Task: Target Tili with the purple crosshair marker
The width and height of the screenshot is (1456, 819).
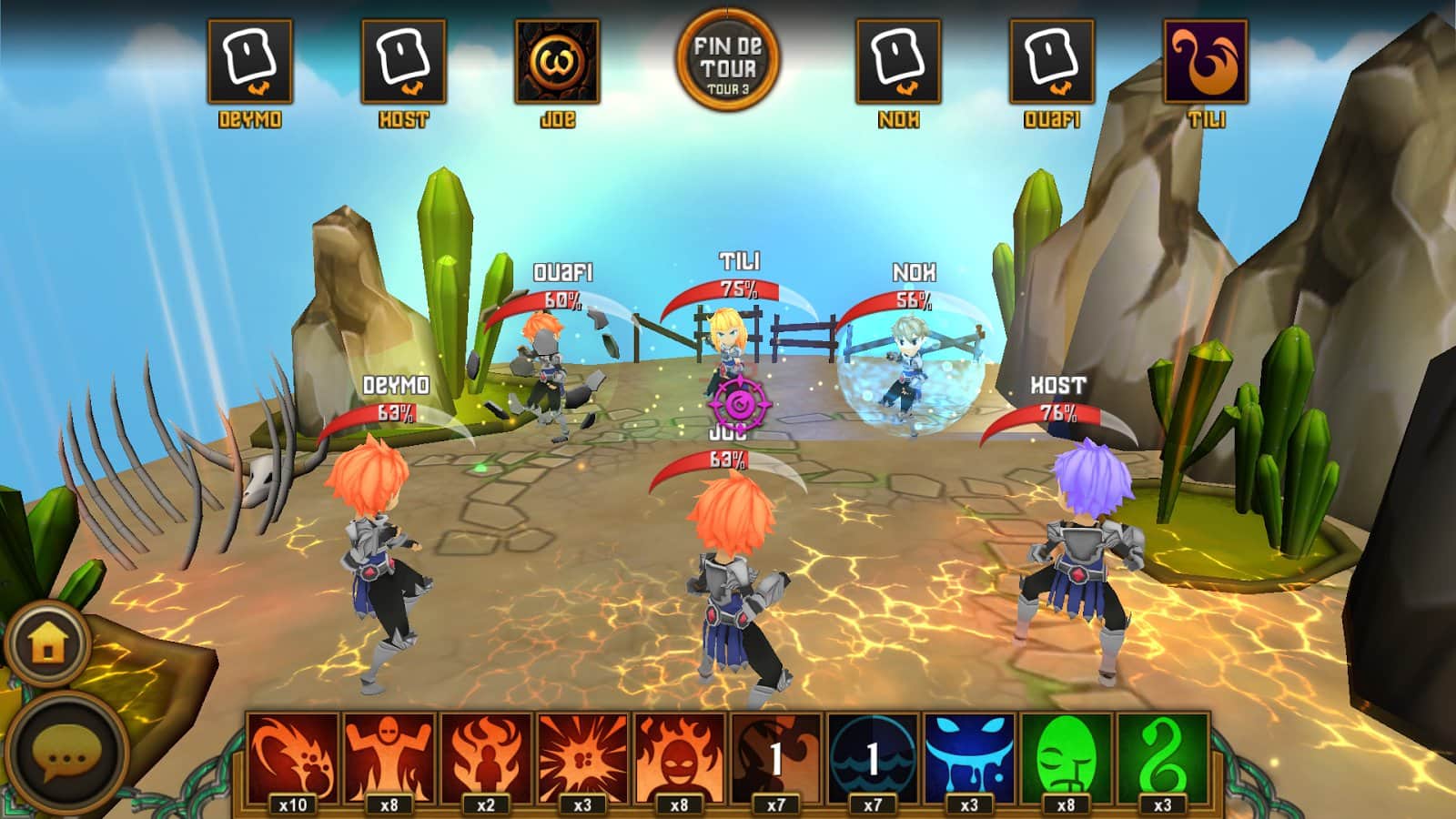Action: tap(739, 400)
